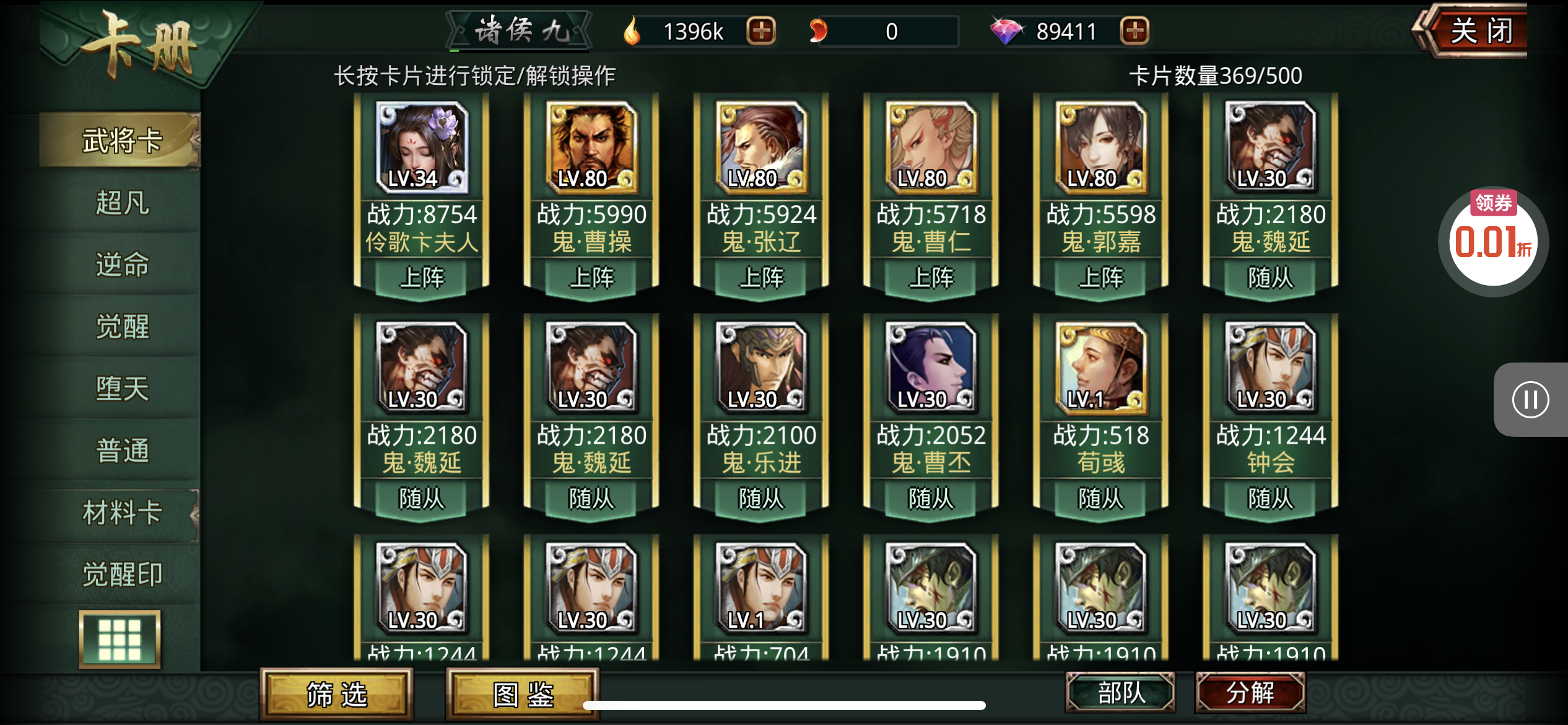Open the 觉醒印 tab
The height and width of the screenshot is (725, 1568).
point(122,574)
